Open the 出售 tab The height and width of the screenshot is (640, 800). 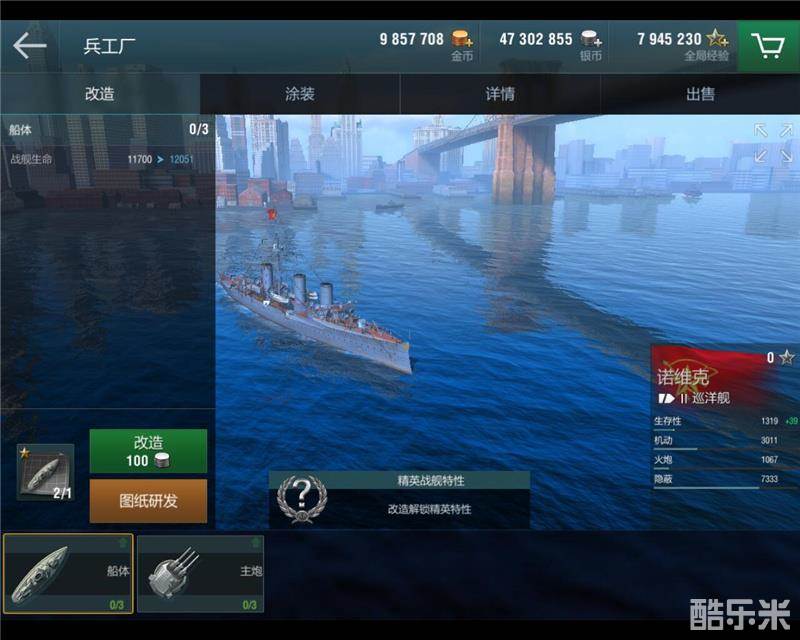[x=700, y=94]
